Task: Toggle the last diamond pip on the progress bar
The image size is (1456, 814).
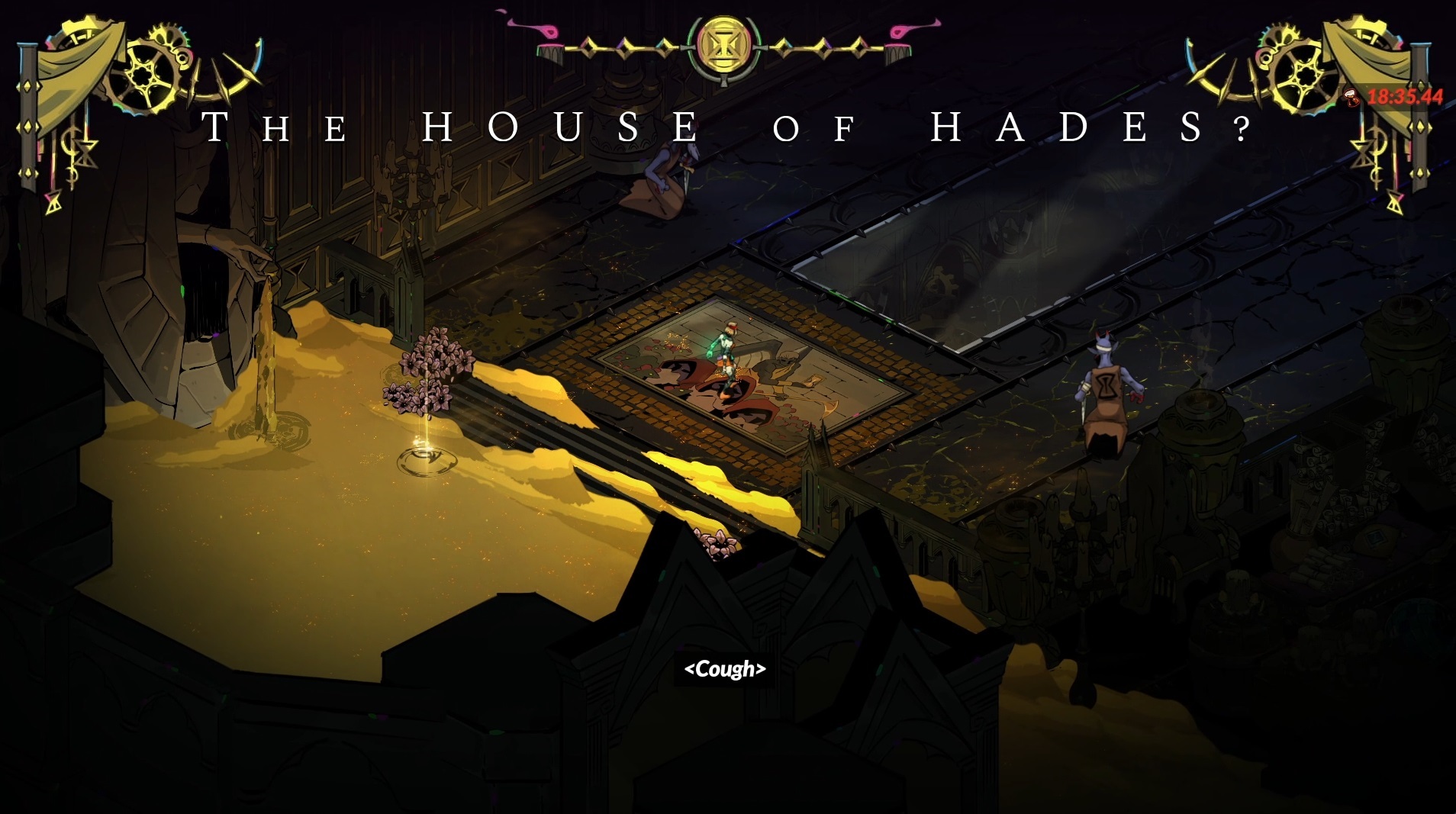Action: point(861,49)
